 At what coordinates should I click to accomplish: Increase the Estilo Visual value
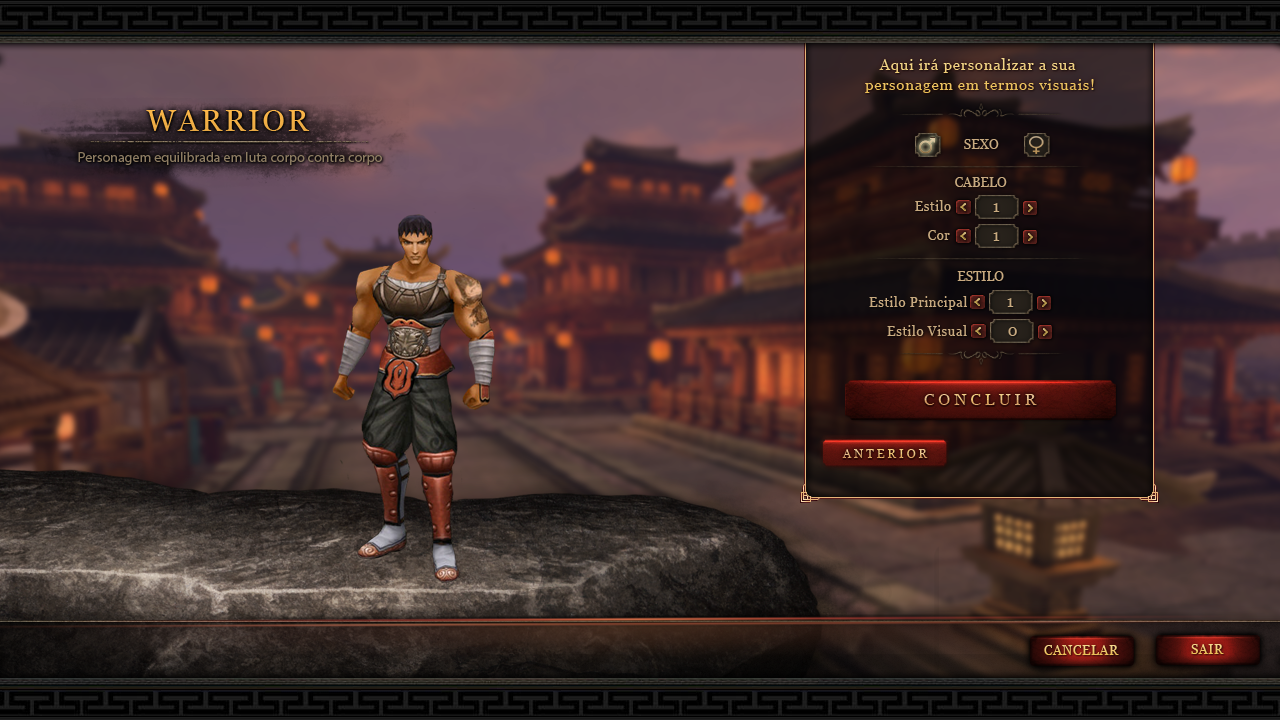(1045, 331)
